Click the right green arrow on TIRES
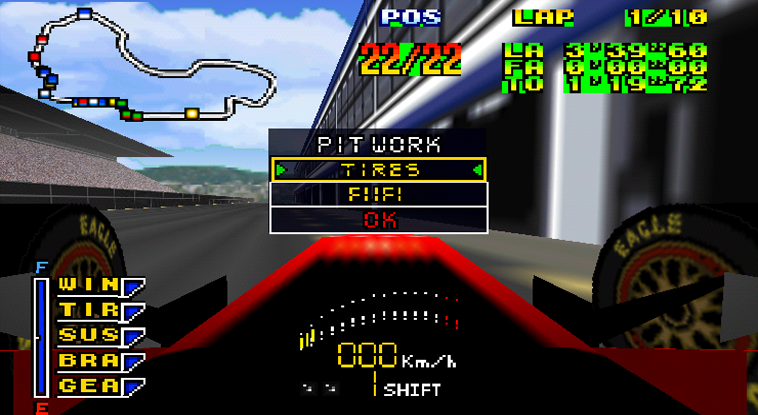Image resolution: width=758 pixels, height=415 pixels. pos(479,170)
